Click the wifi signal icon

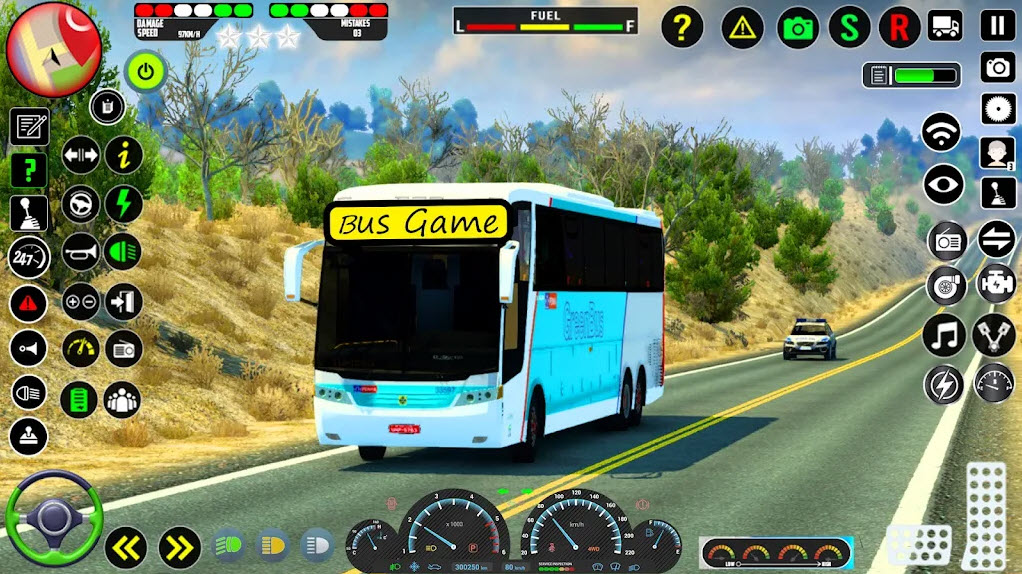[x=941, y=132]
